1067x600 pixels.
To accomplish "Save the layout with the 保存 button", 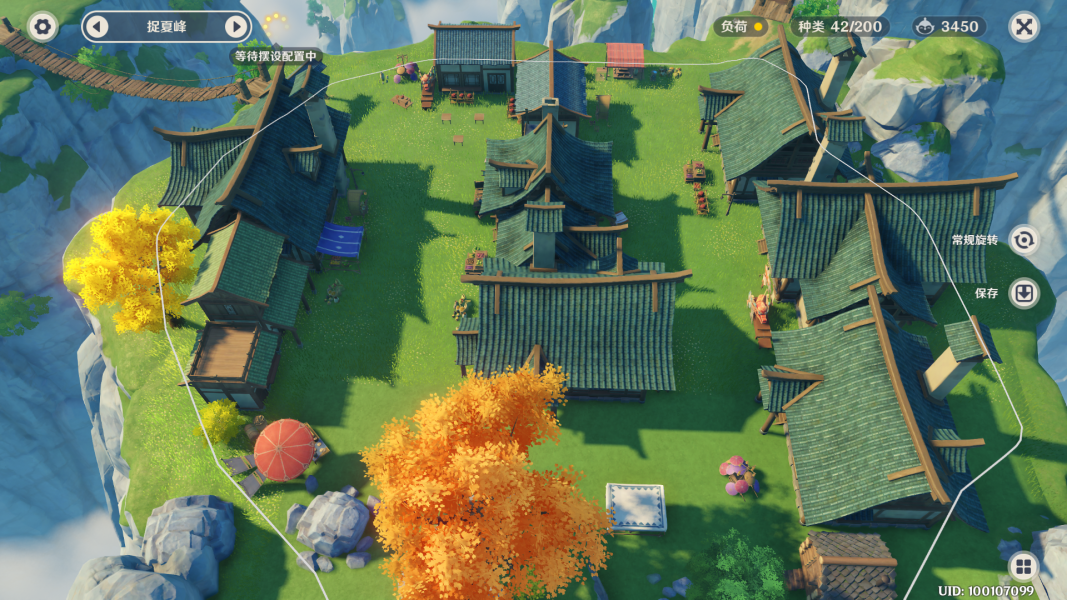I will [x=1023, y=293].
